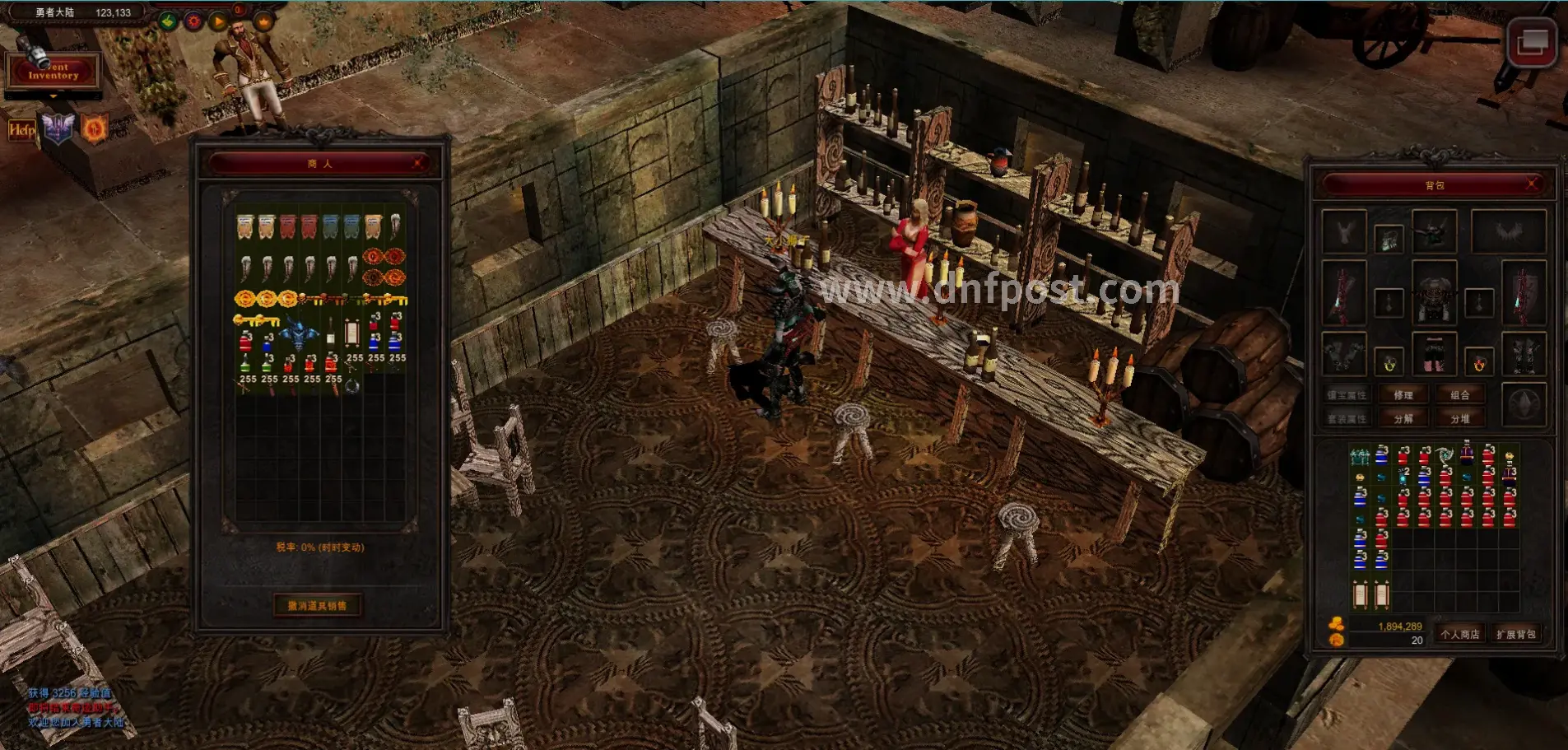Click the 修理 repair button
The width and height of the screenshot is (1568, 750).
[x=1403, y=395]
